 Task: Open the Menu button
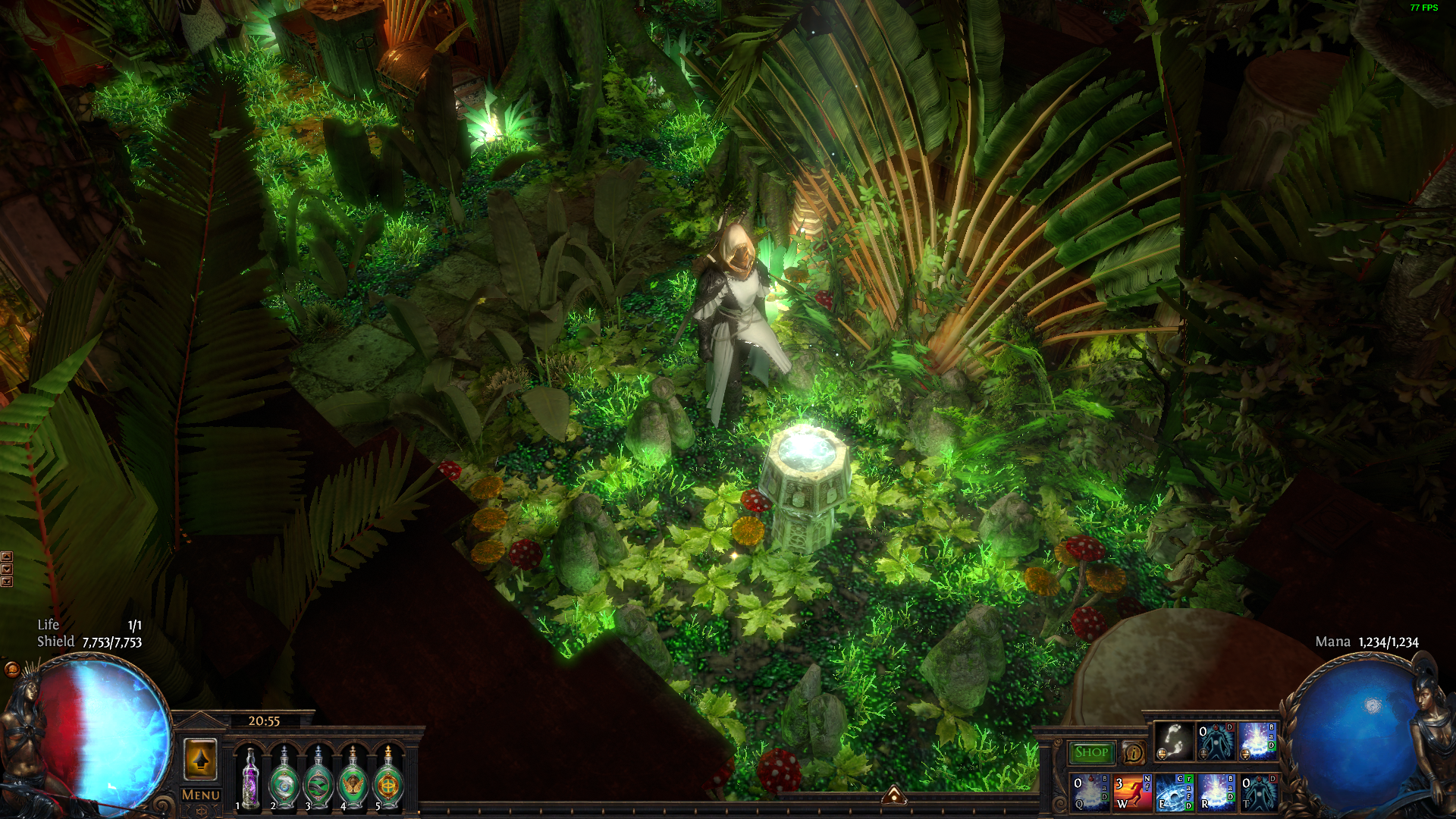click(201, 795)
